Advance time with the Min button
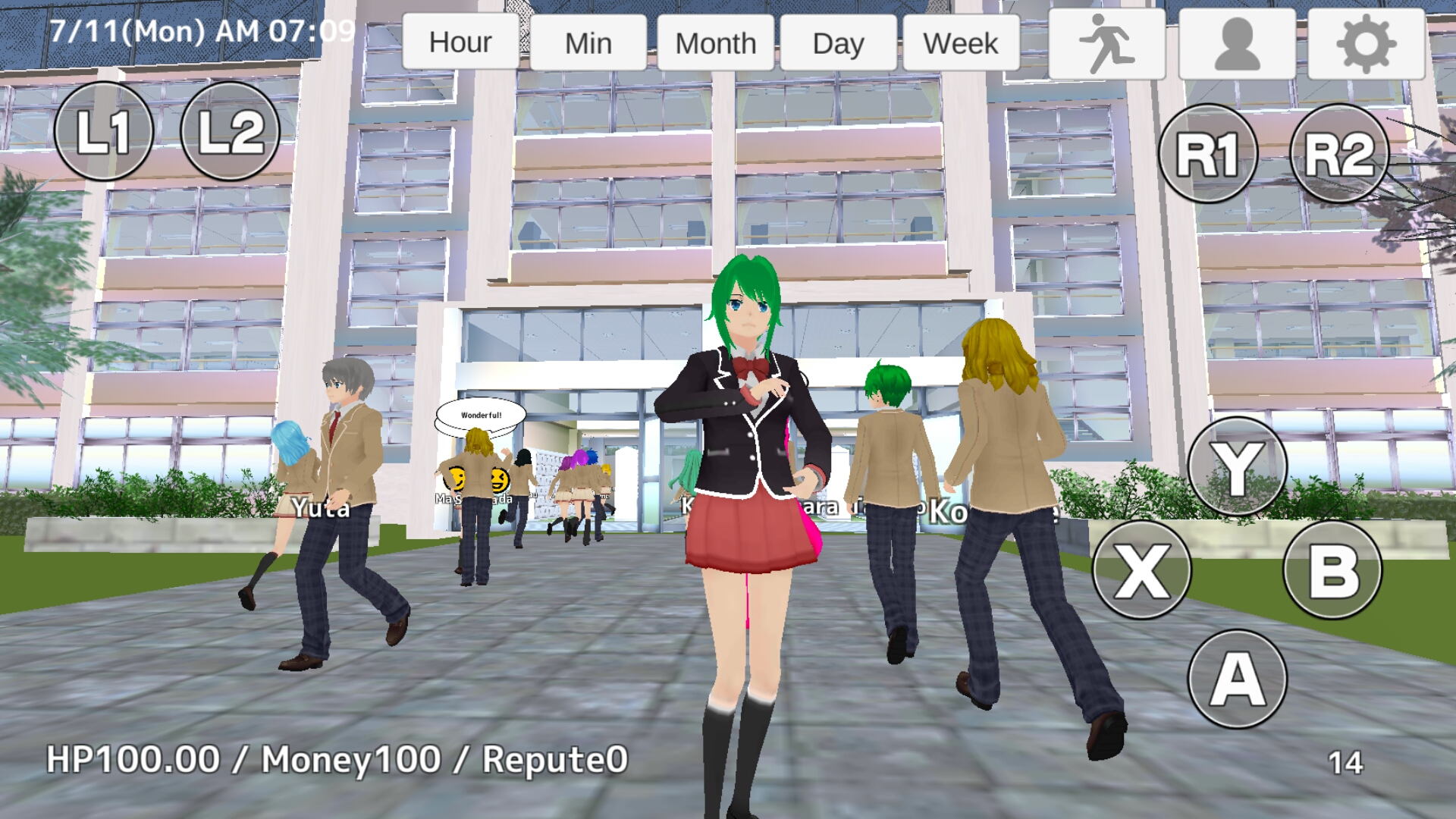 pyautogui.click(x=589, y=42)
